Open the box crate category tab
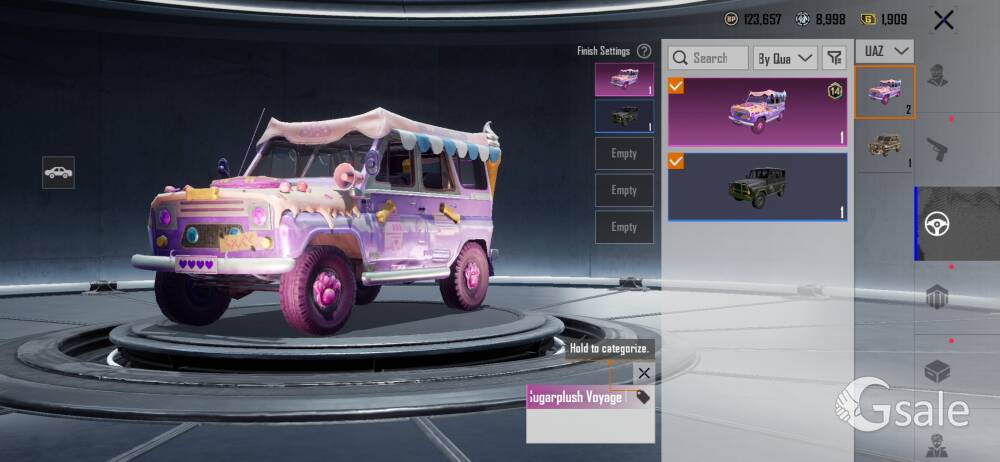This screenshot has width=1000, height=462. [937, 372]
